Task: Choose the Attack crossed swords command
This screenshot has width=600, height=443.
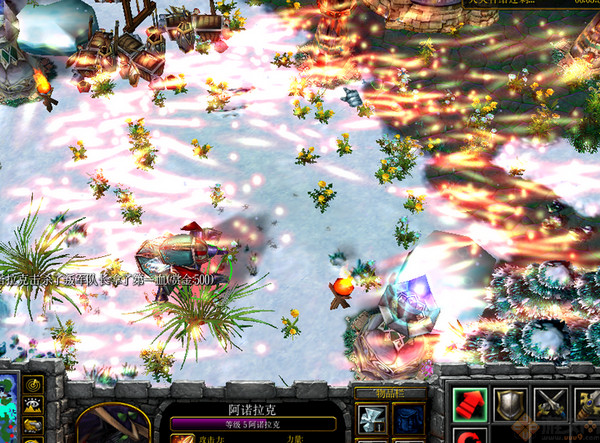Action: coord(550,404)
